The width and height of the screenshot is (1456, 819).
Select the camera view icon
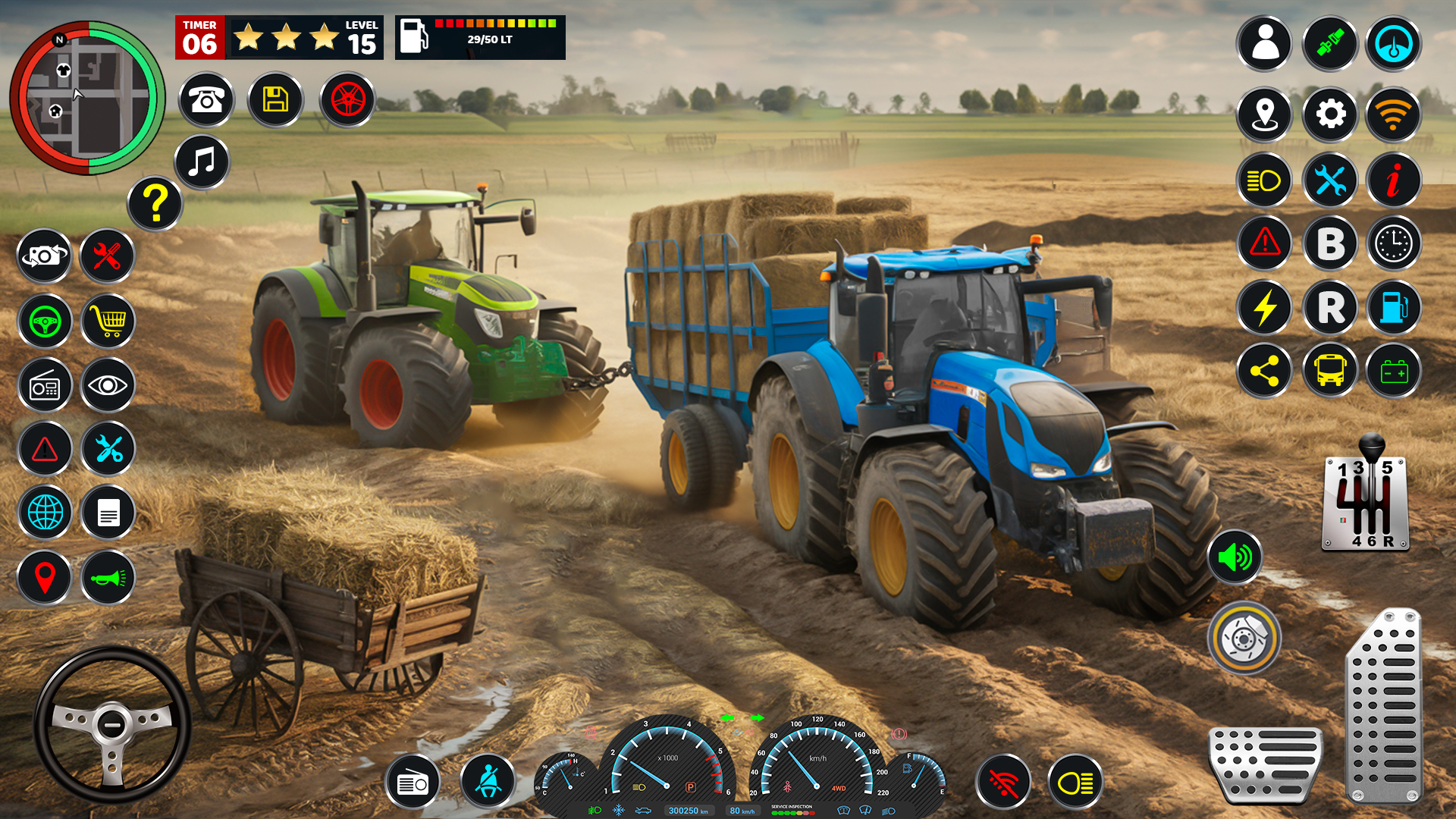[x=44, y=256]
